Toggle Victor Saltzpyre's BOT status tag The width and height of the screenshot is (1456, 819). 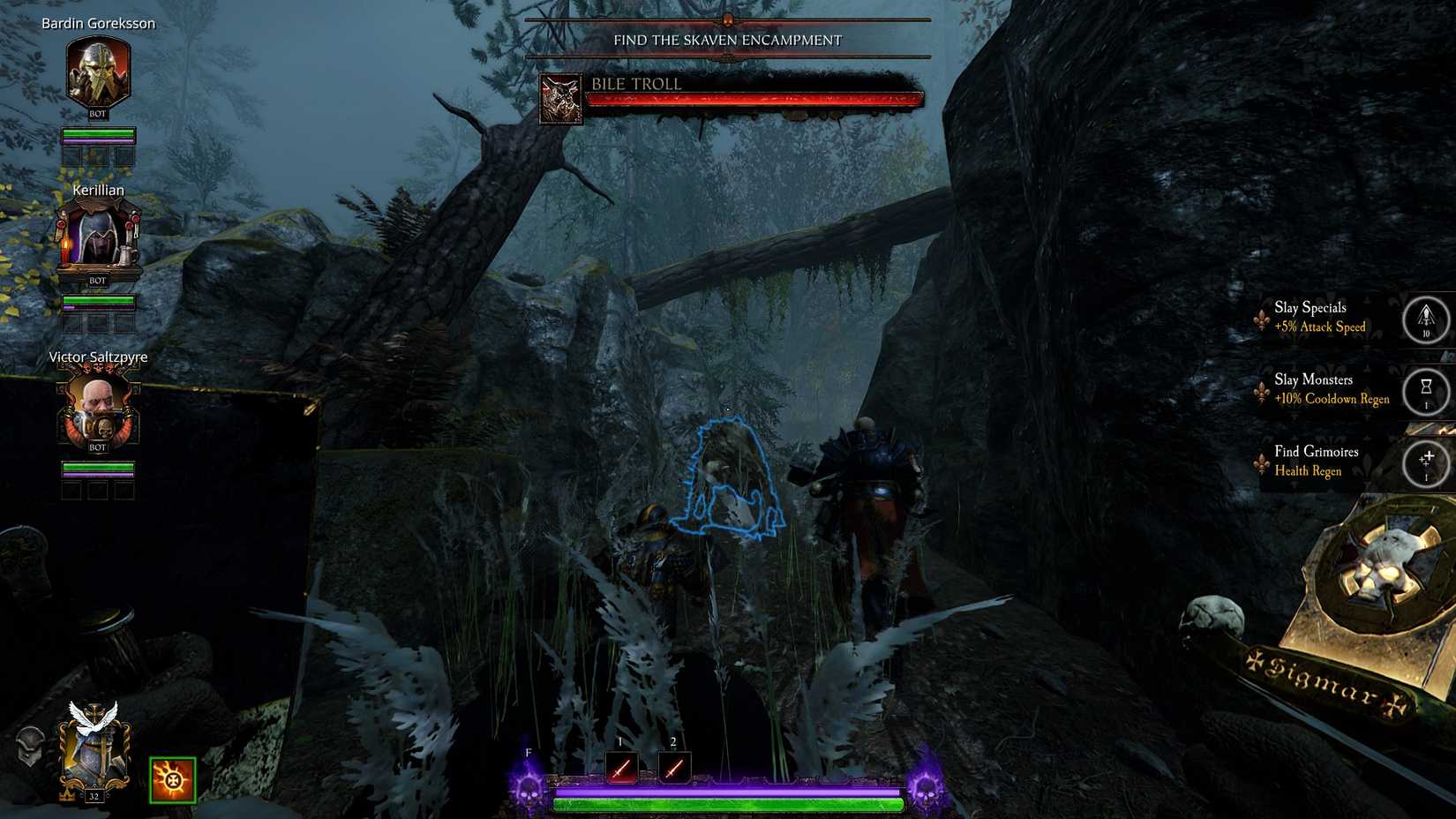click(96, 446)
